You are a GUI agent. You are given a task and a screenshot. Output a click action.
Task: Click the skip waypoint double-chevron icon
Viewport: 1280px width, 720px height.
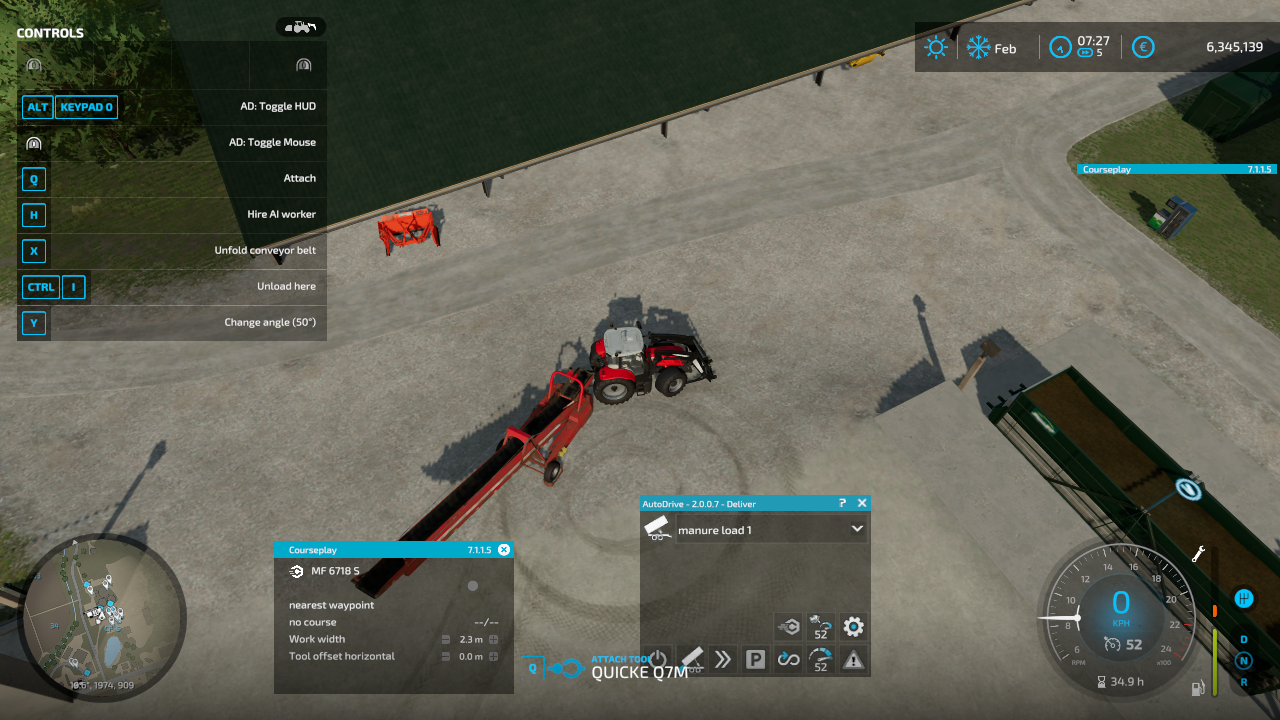tap(723, 658)
